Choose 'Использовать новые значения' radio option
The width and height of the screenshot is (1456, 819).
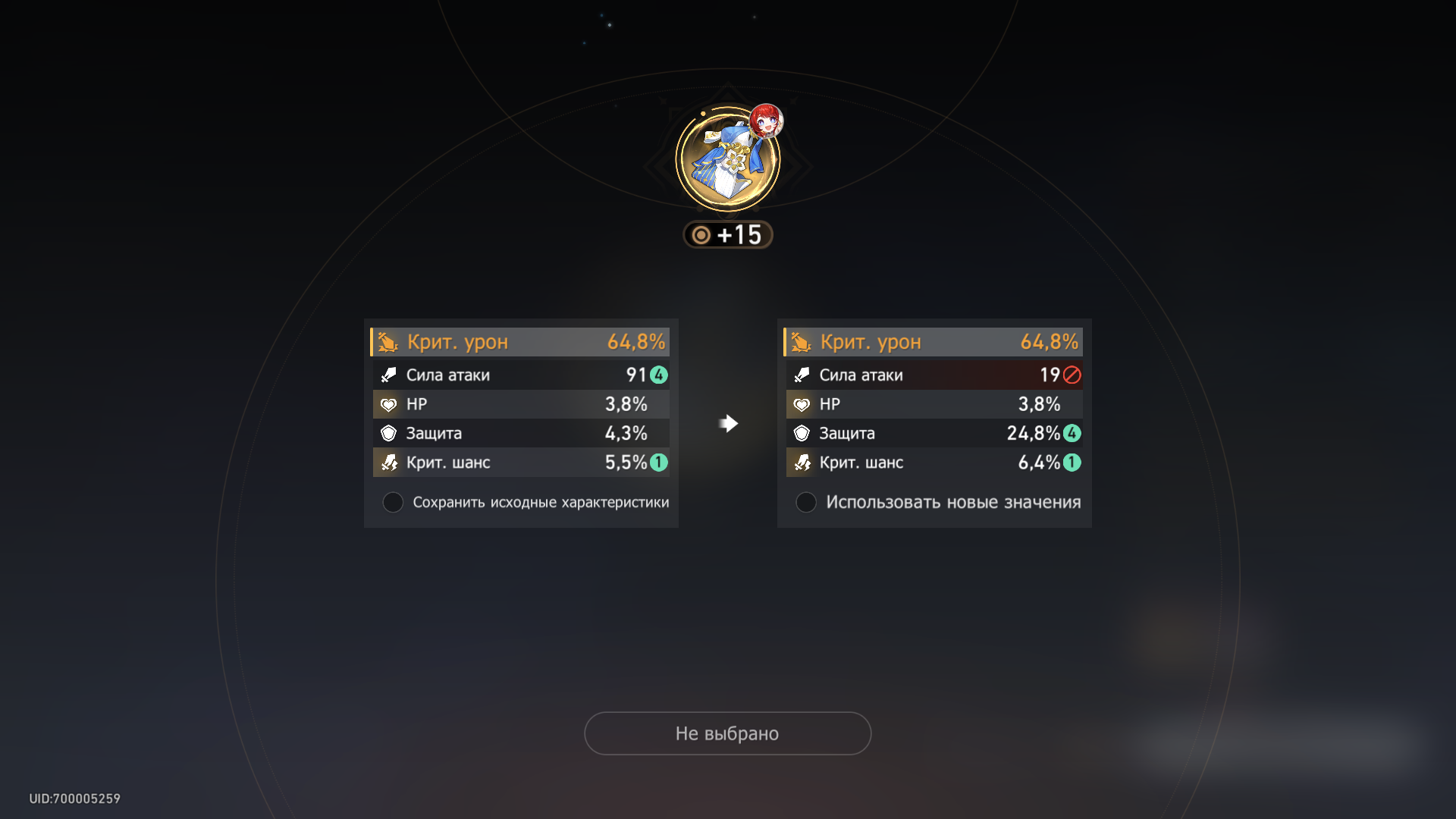[x=806, y=502]
